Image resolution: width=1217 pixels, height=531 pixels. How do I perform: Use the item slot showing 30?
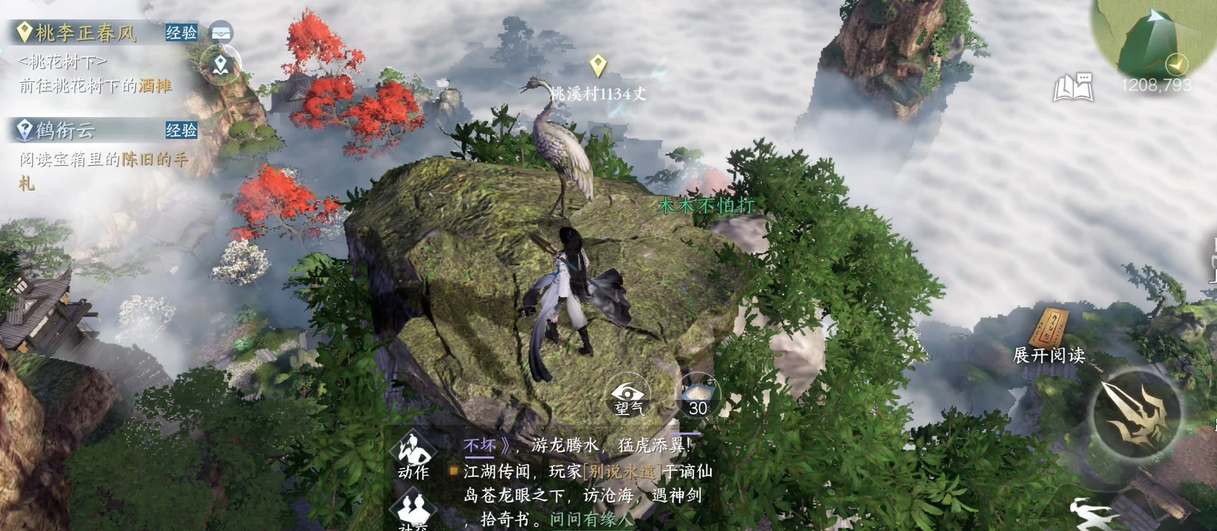697,395
